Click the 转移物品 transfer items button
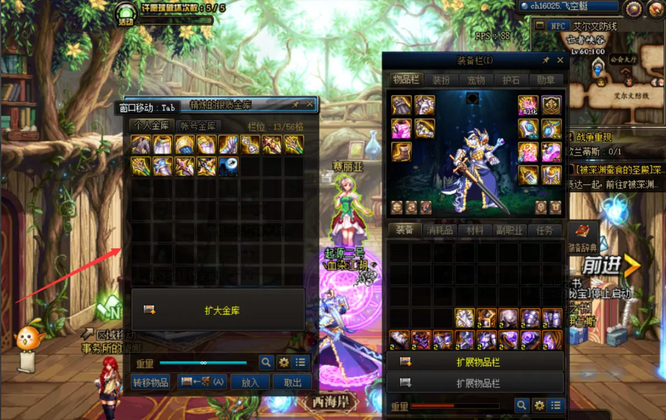The width and height of the screenshot is (666, 420). click(x=150, y=382)
